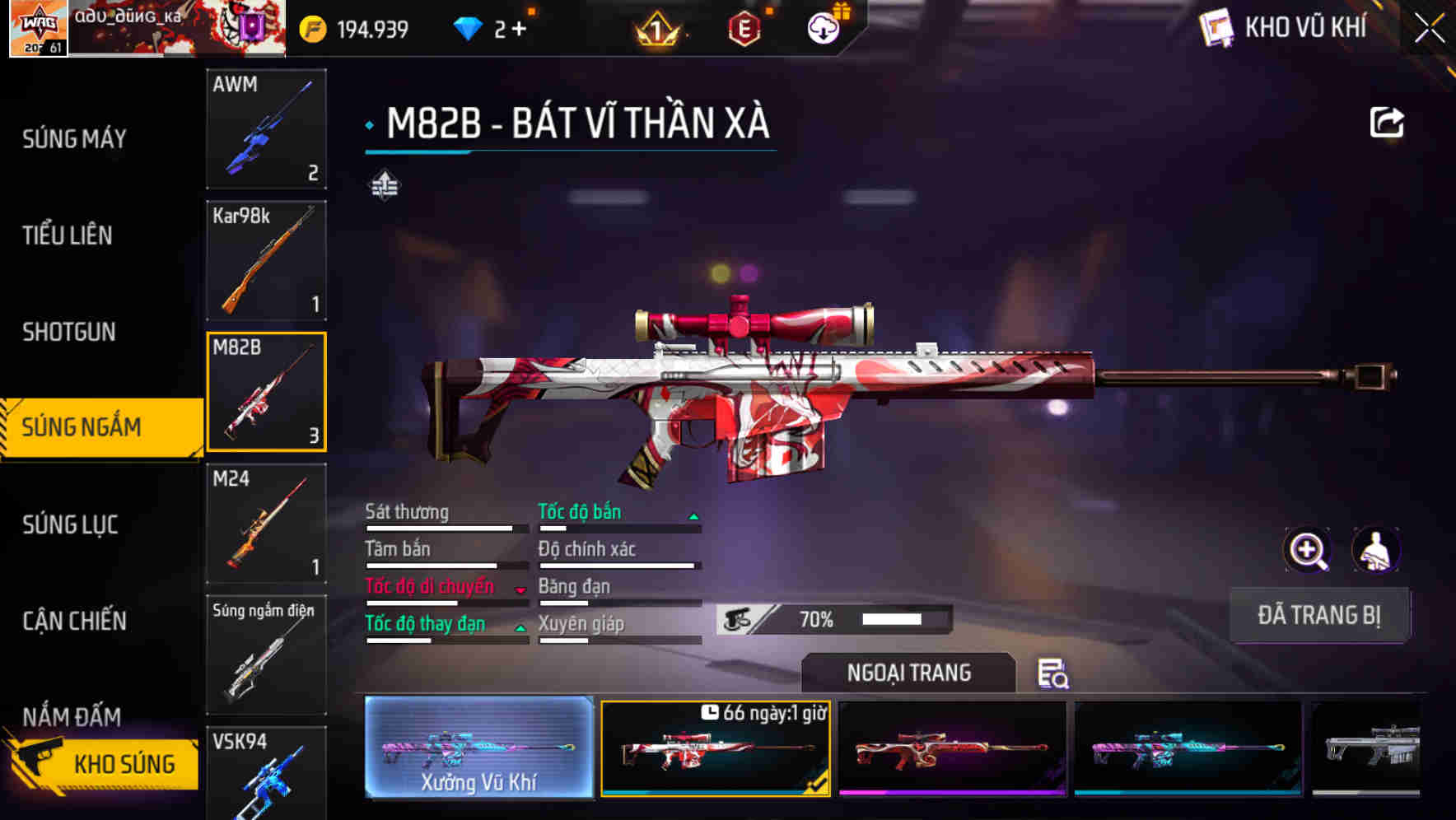This screenshot has height=820, width=1456.
Task: Open the cloud download gift icon
Action: tap(823, 27)
